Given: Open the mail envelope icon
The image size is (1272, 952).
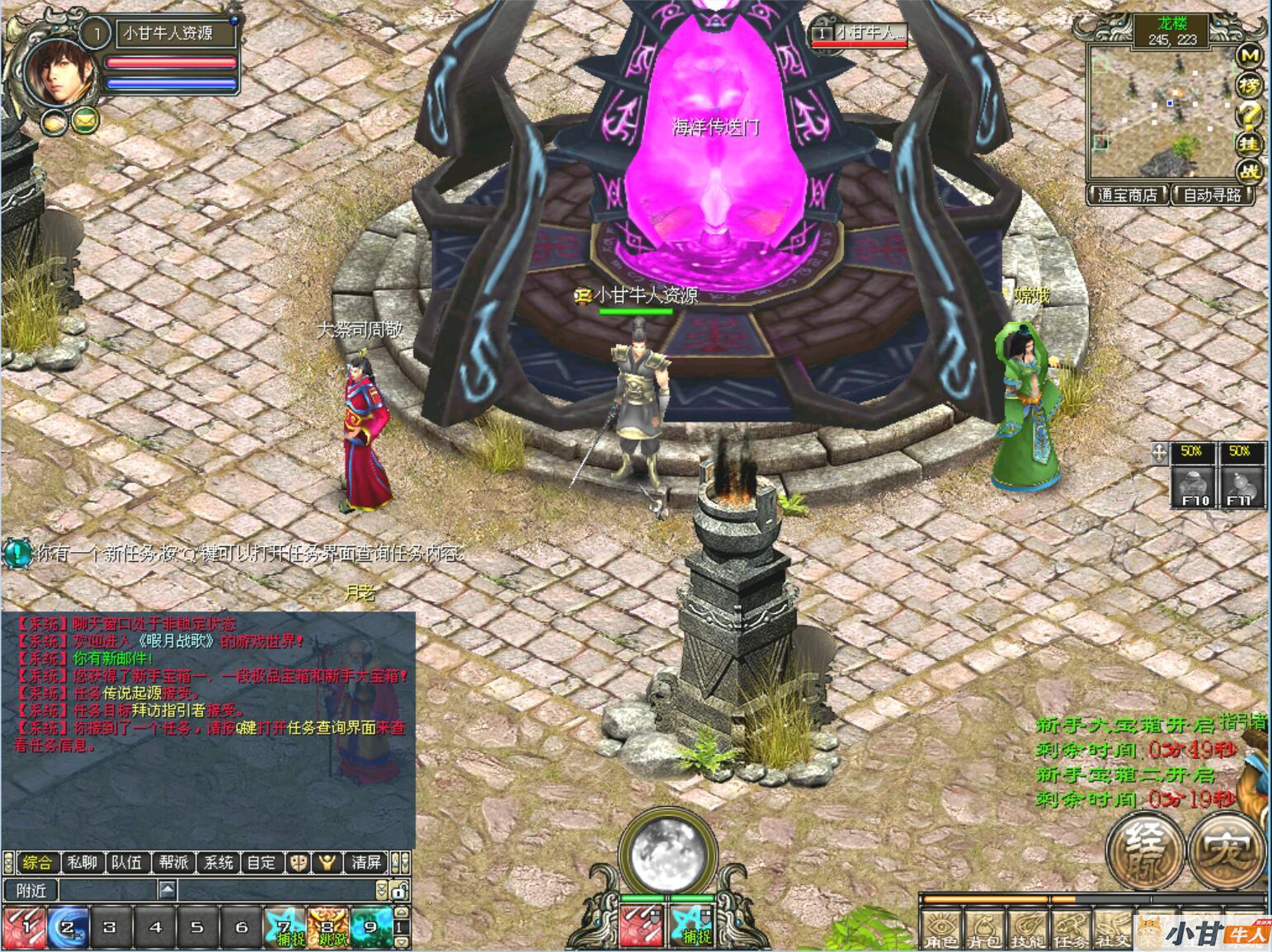Looking at the screenshot, I should click(83, 121).
